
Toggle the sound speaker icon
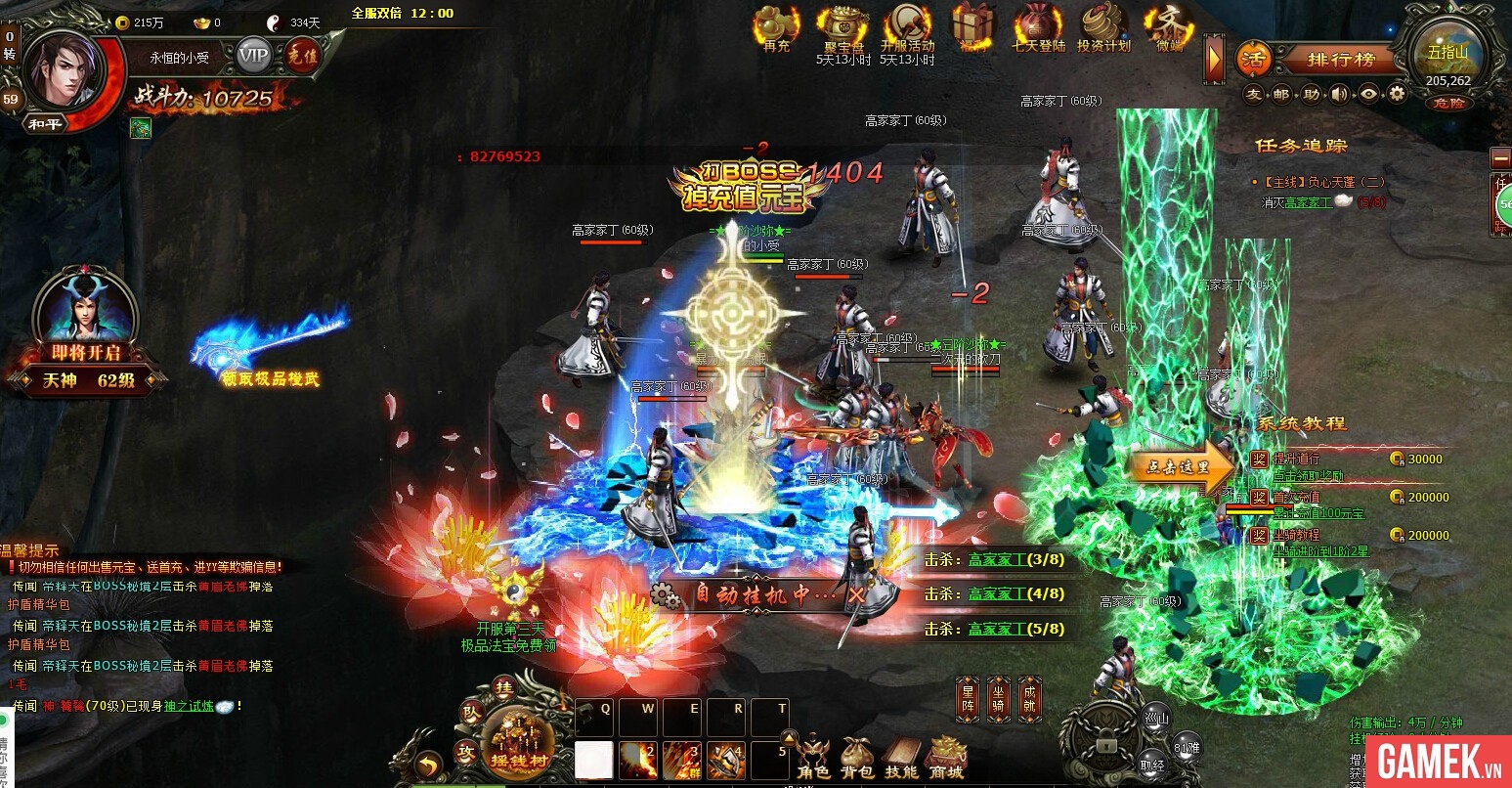(1339, 94)
